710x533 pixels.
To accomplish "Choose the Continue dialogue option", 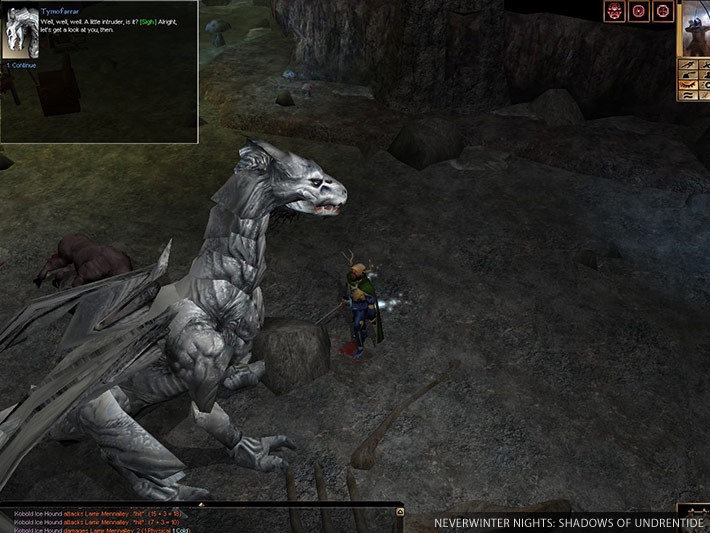I will [23, 65].
